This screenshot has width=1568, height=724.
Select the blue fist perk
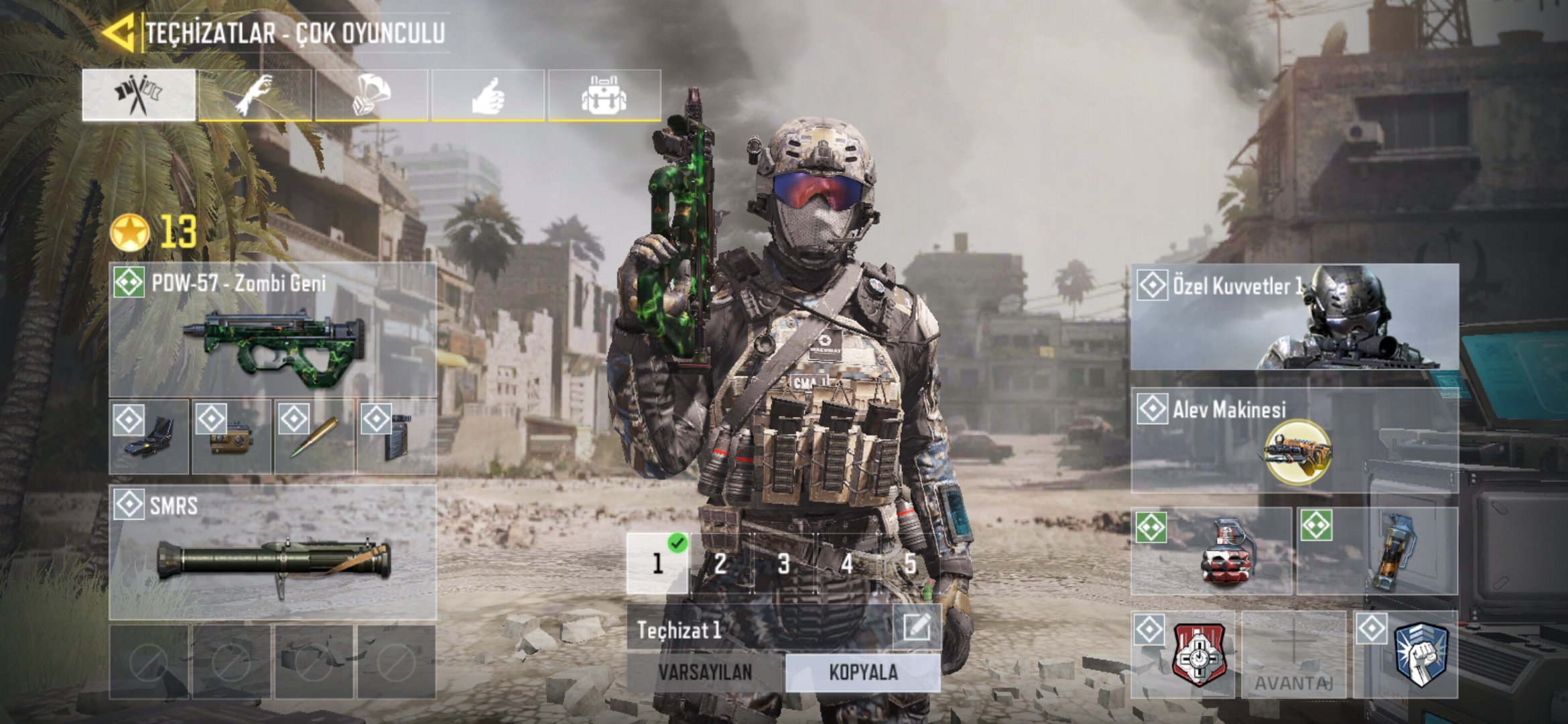[1406, 654]
